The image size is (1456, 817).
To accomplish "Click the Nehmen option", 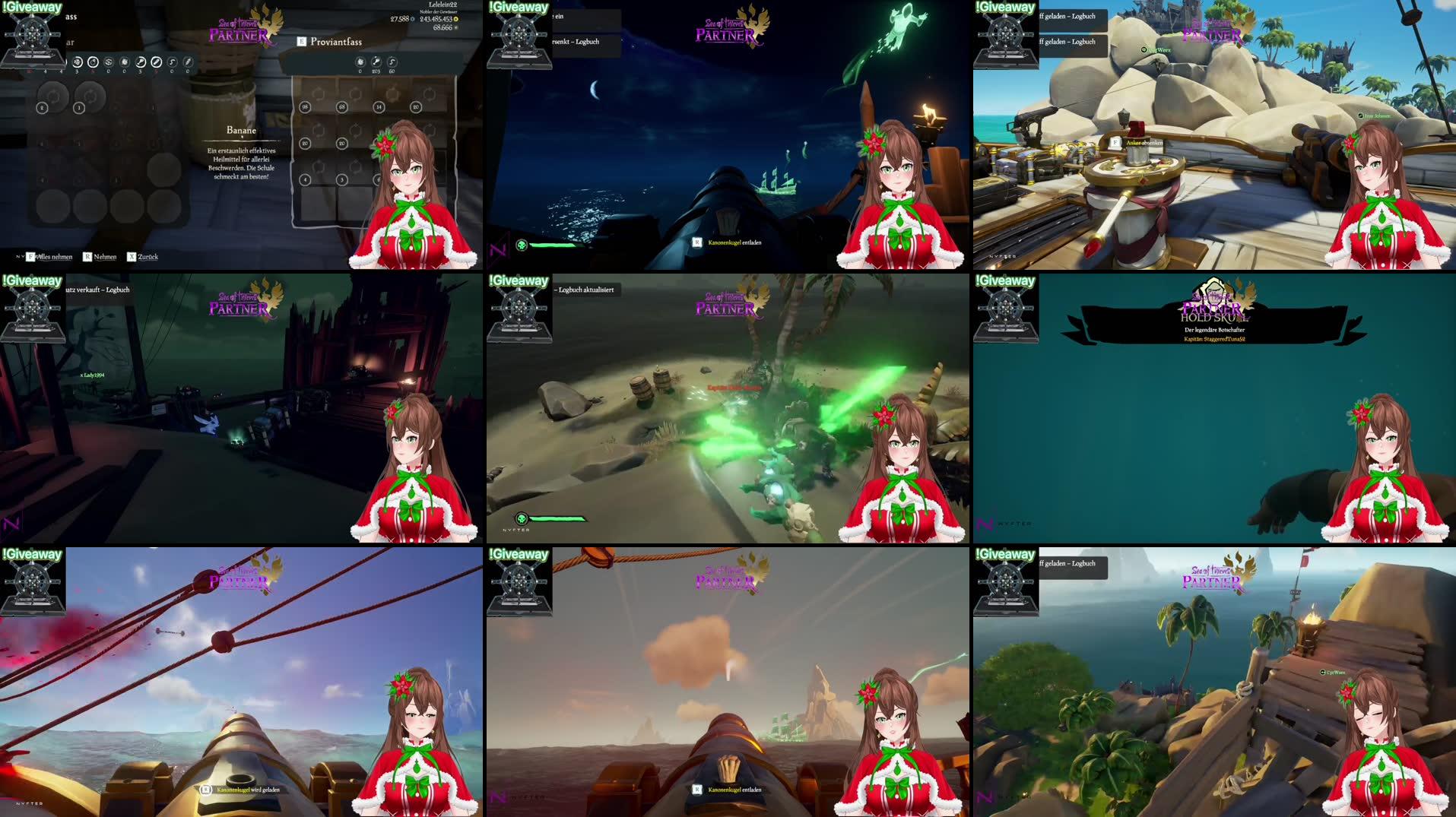I will tap(104, 257).
